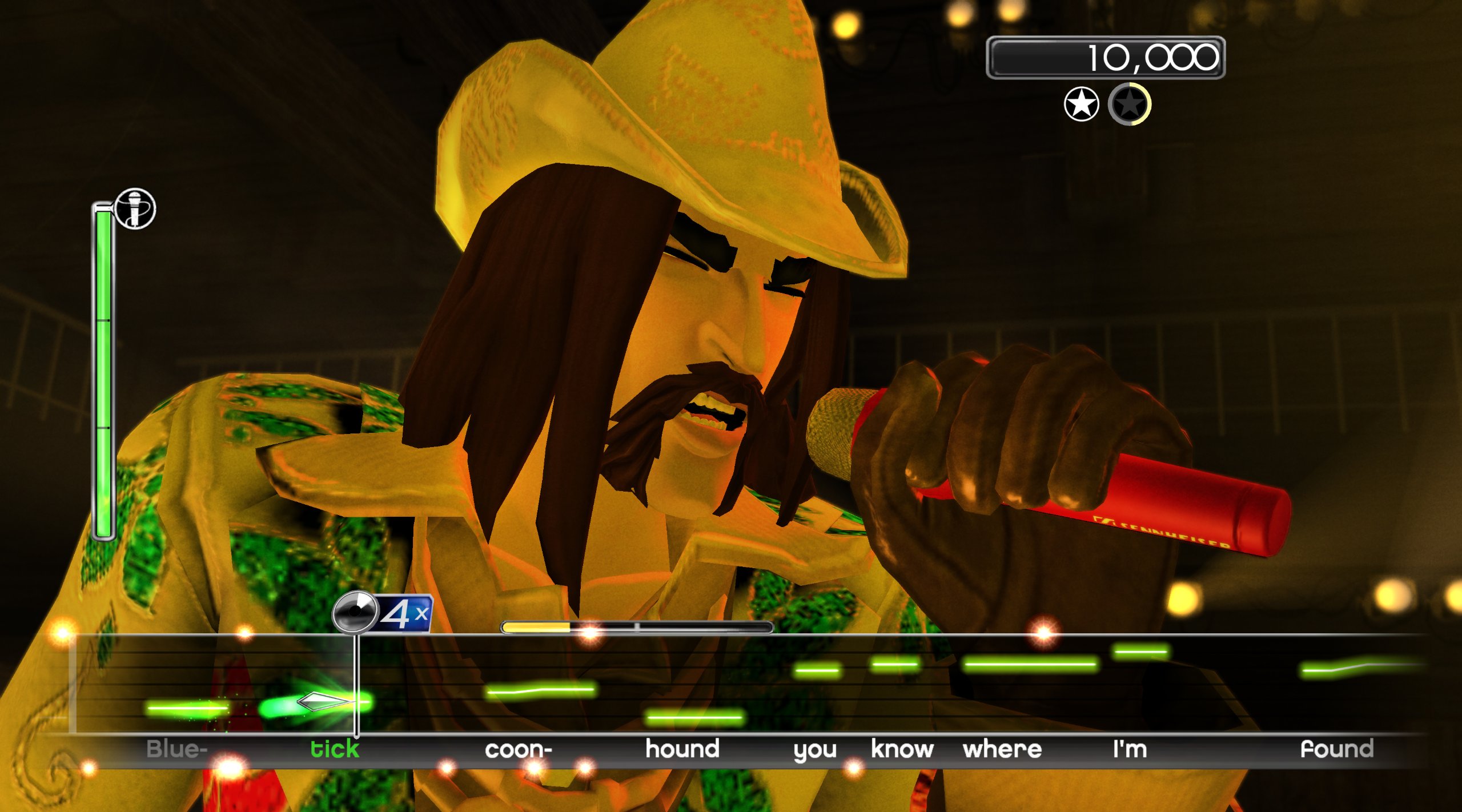Viewport: 1462px width, 812px height.
Task: Toggle the star rating display
Action: (1105, 104)
